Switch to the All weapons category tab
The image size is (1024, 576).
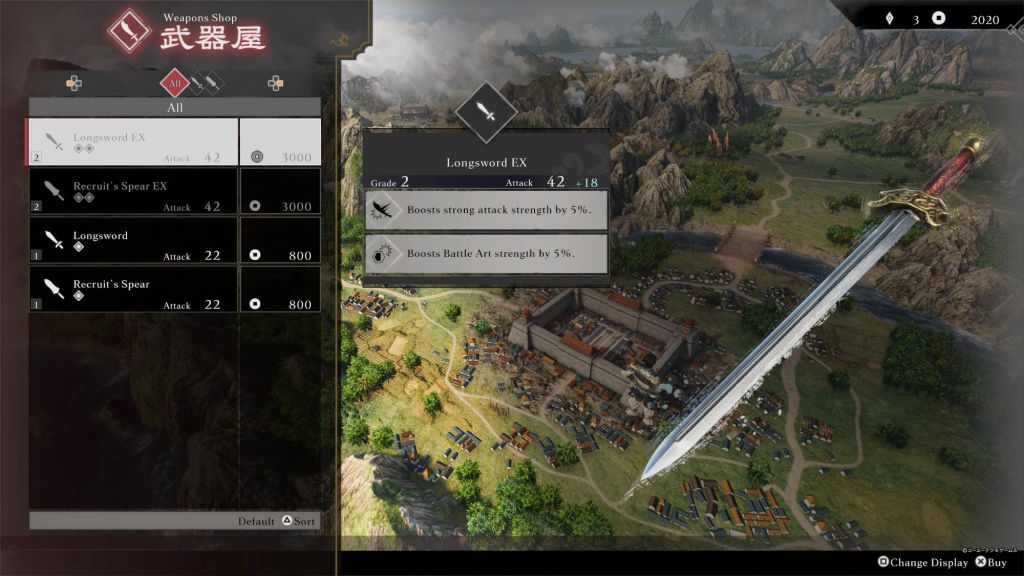pos(175,84)
